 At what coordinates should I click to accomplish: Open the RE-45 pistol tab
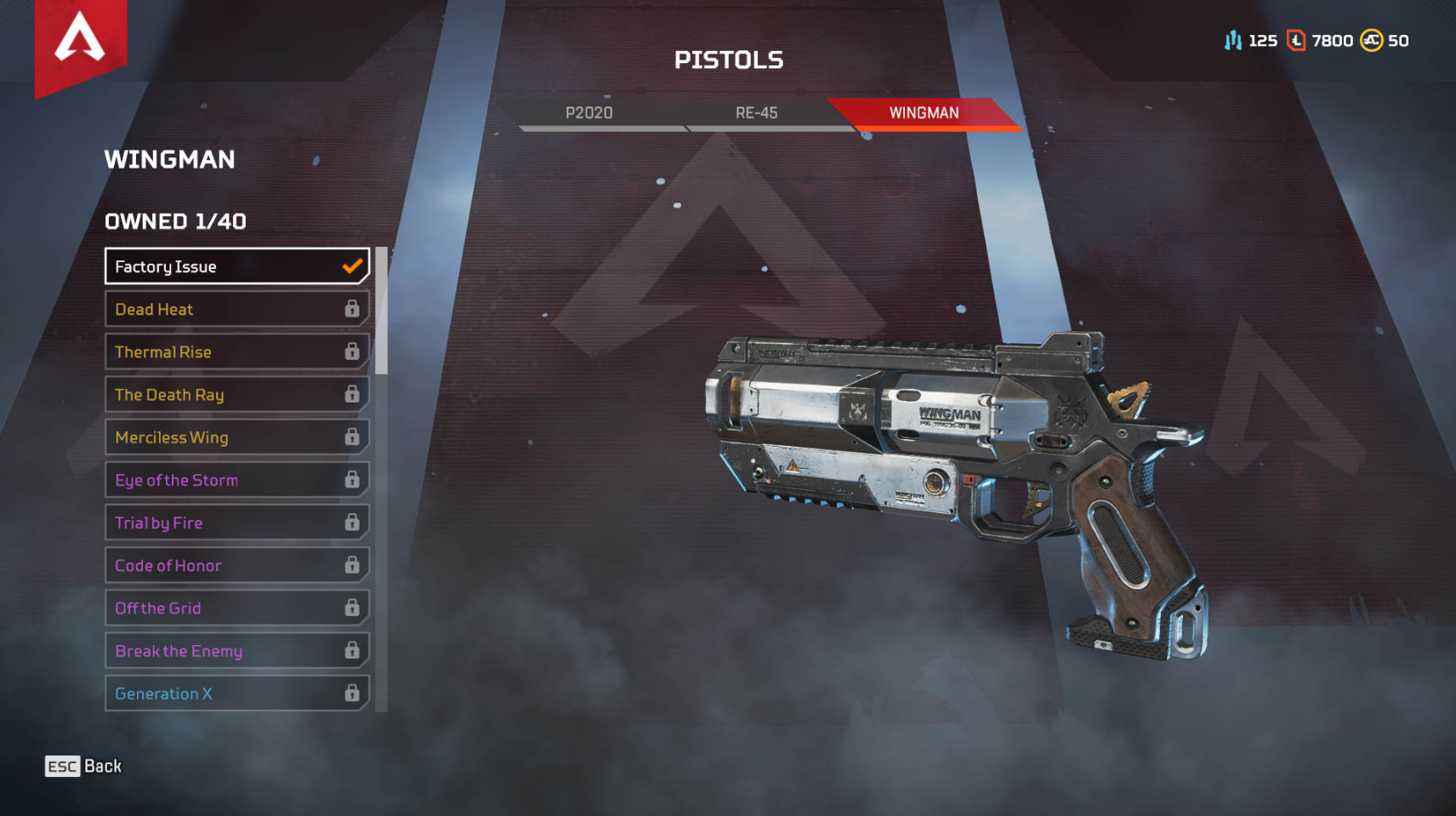click(756, 112)
